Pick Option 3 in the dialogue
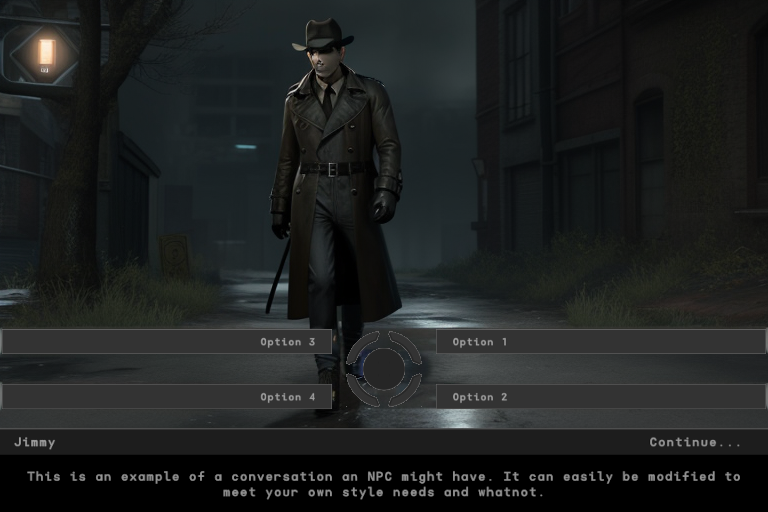 coord(167,342)
